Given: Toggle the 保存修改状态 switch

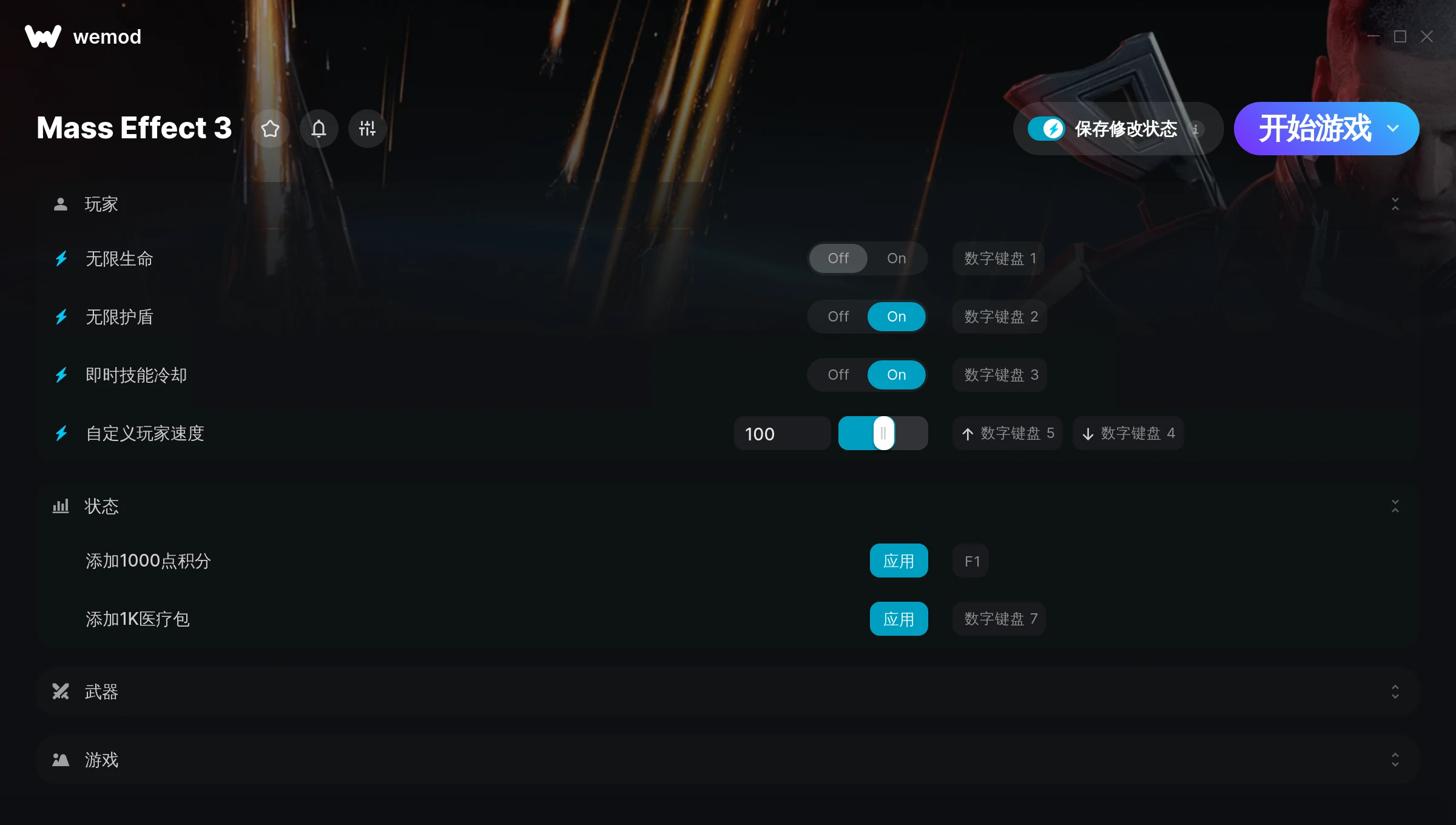Looking at the screenshot, I should point(1046,129).
